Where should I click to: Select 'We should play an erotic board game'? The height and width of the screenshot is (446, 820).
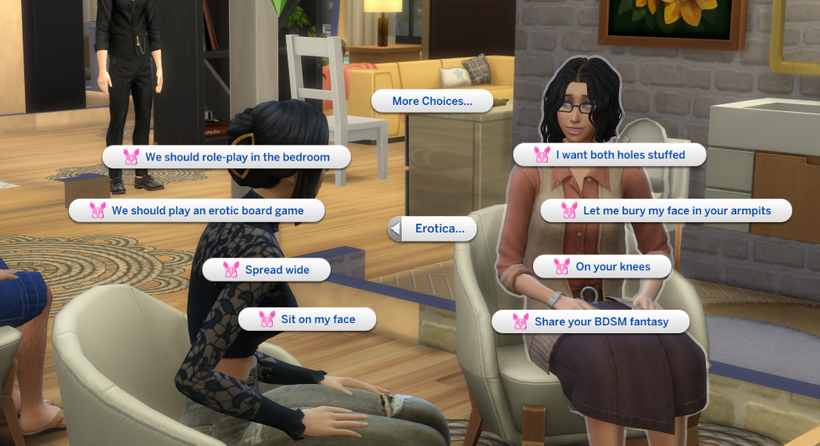click(x=197, y=211)
